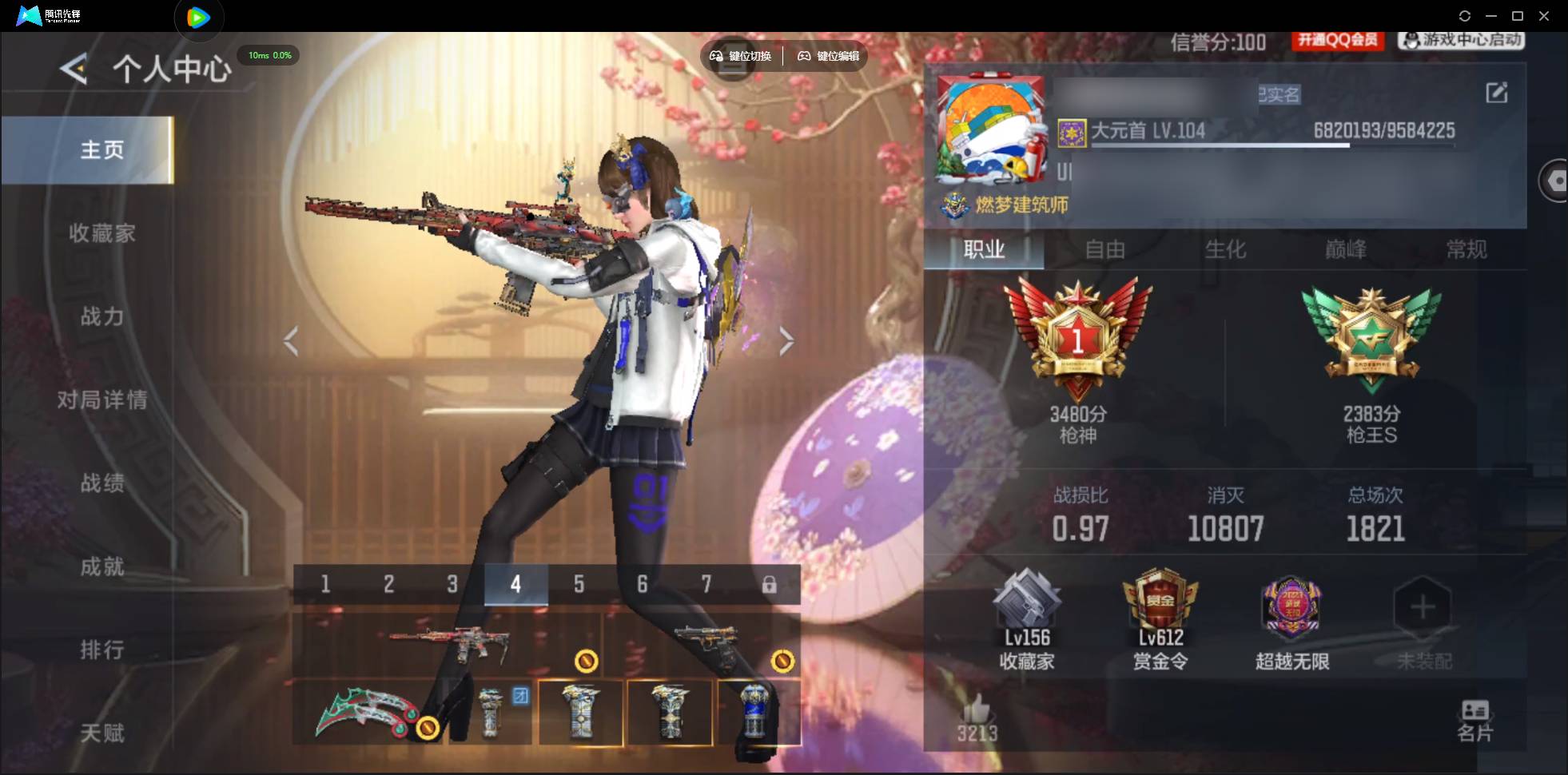
Task: Open the collapsed side panel handle on the right edge
Action: 1555,181
